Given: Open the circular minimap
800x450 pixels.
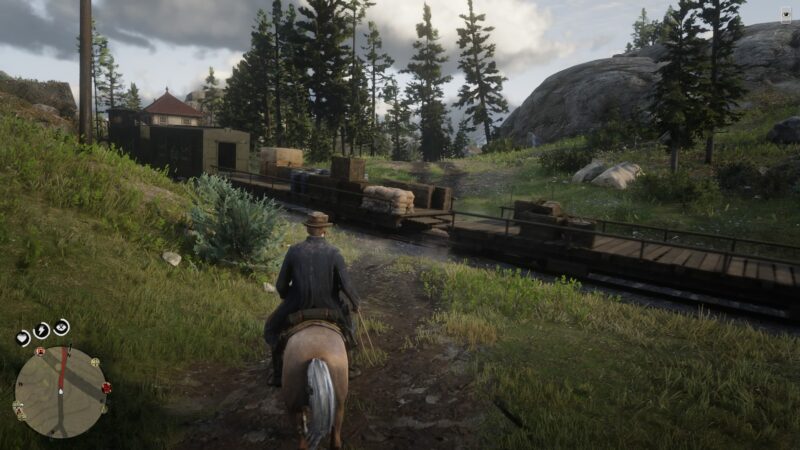Looking at the screenshot, I should click(61, 391).
